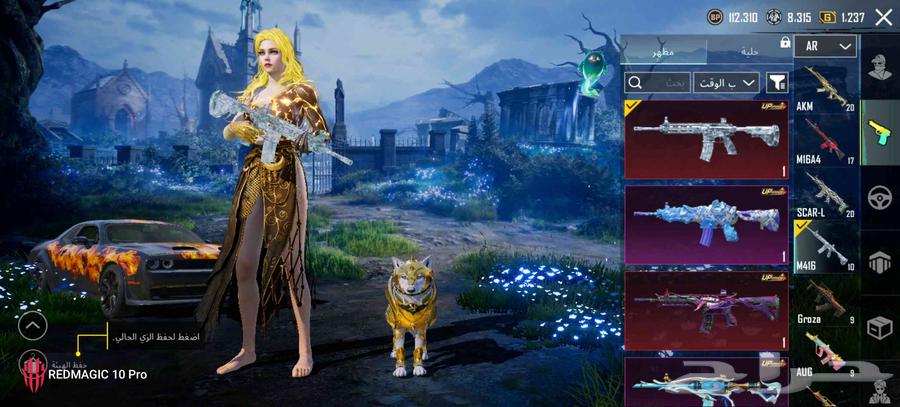The height and width of the screenshot is (407, 900).
Task: Open the character outfit category
Action: (881, 68)
